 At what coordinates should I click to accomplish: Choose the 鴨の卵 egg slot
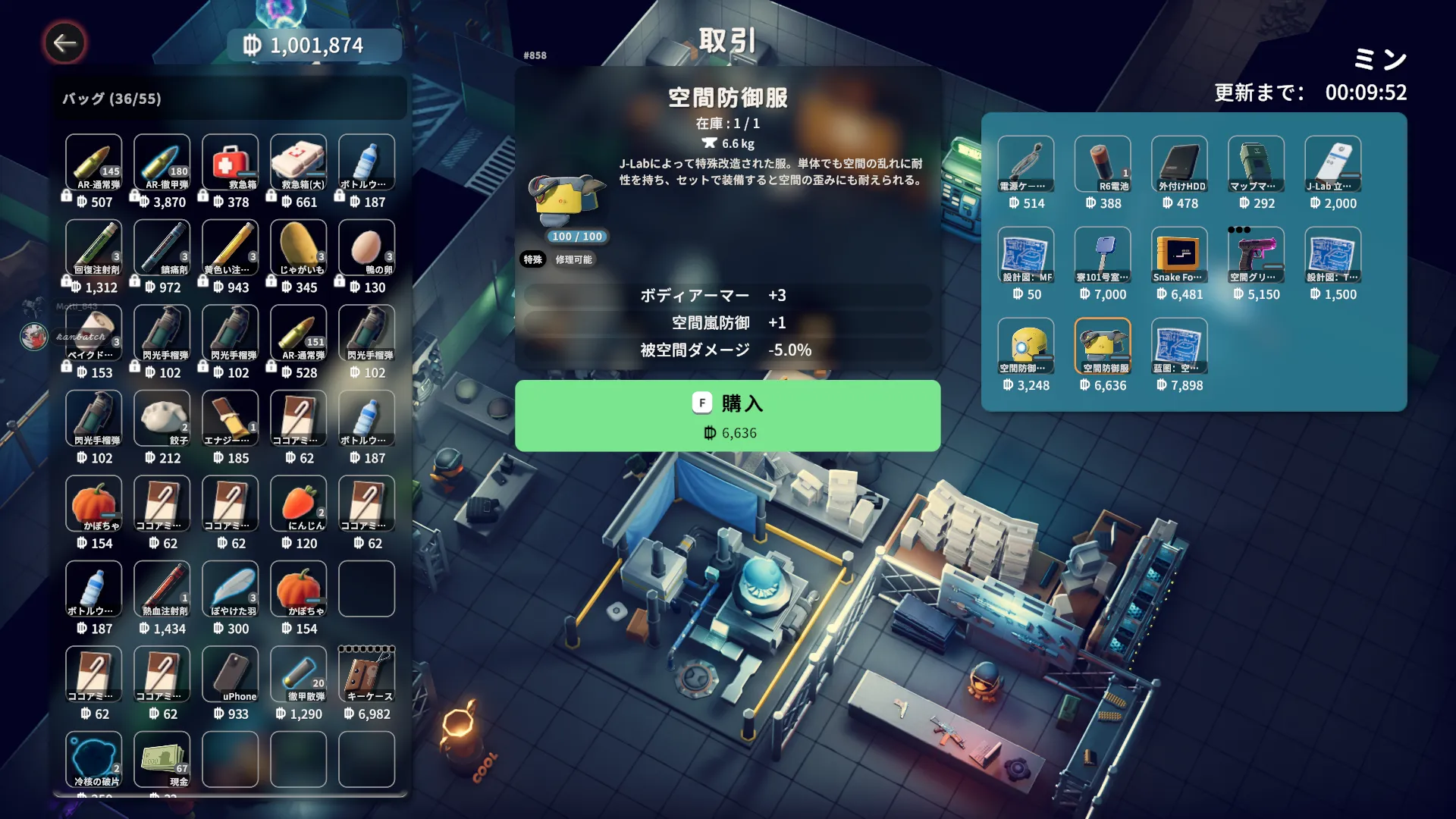(x=366, y=247)
